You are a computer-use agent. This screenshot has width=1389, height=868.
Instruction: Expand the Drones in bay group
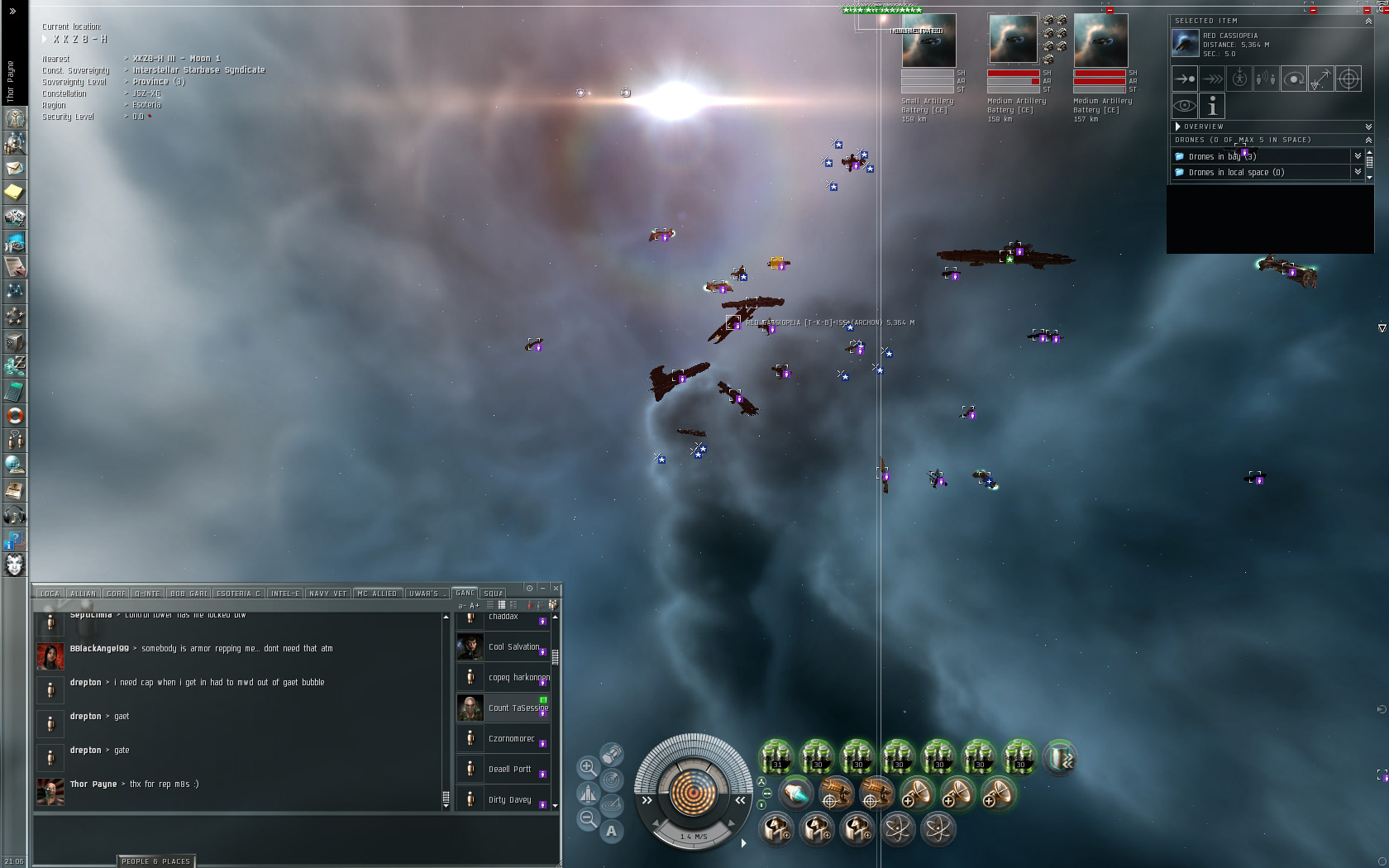1357,156
